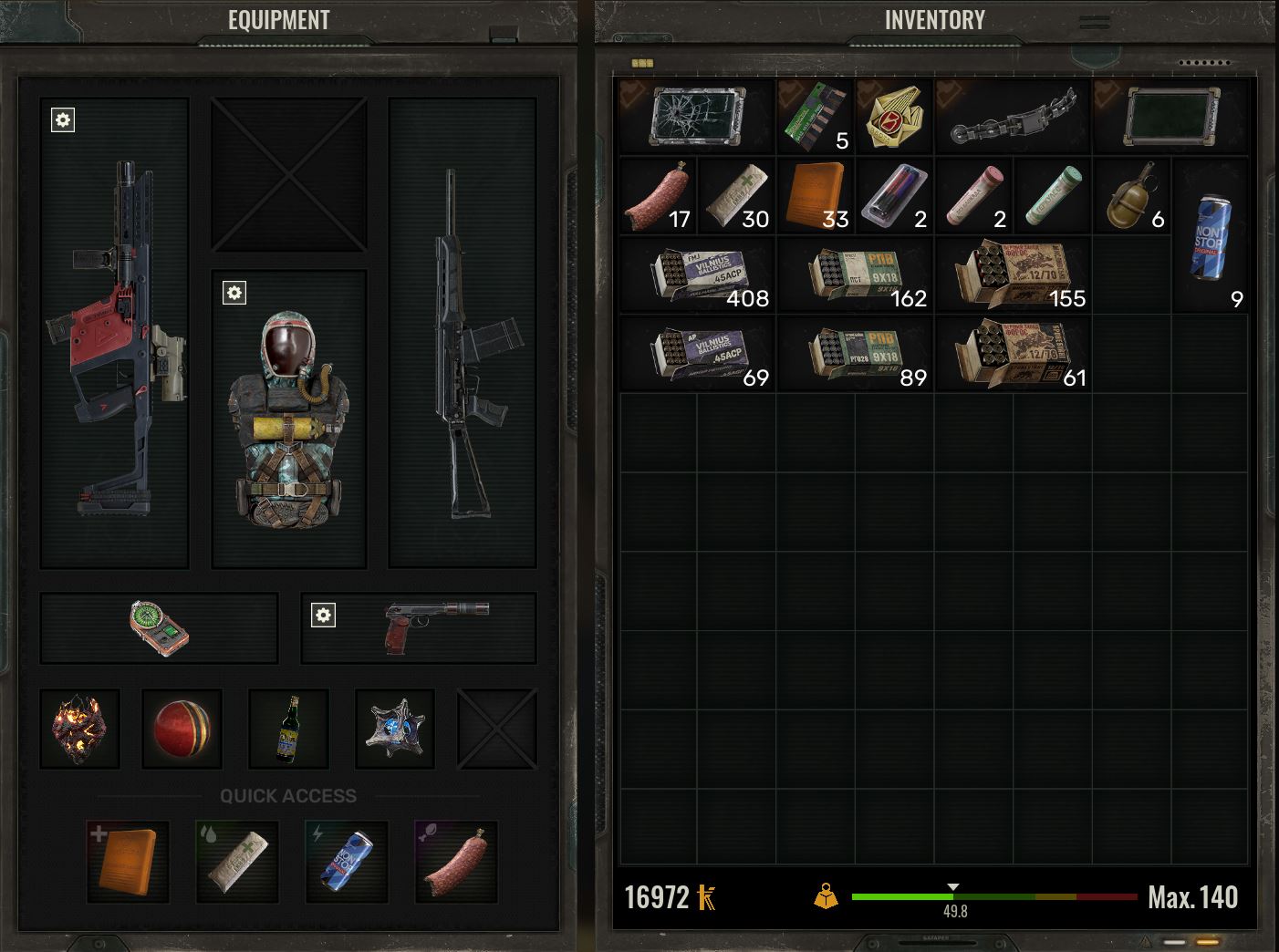Select the red ball artifact
Image resolution: width=1279 pixels, height=952 pixels.
(182, 729)
